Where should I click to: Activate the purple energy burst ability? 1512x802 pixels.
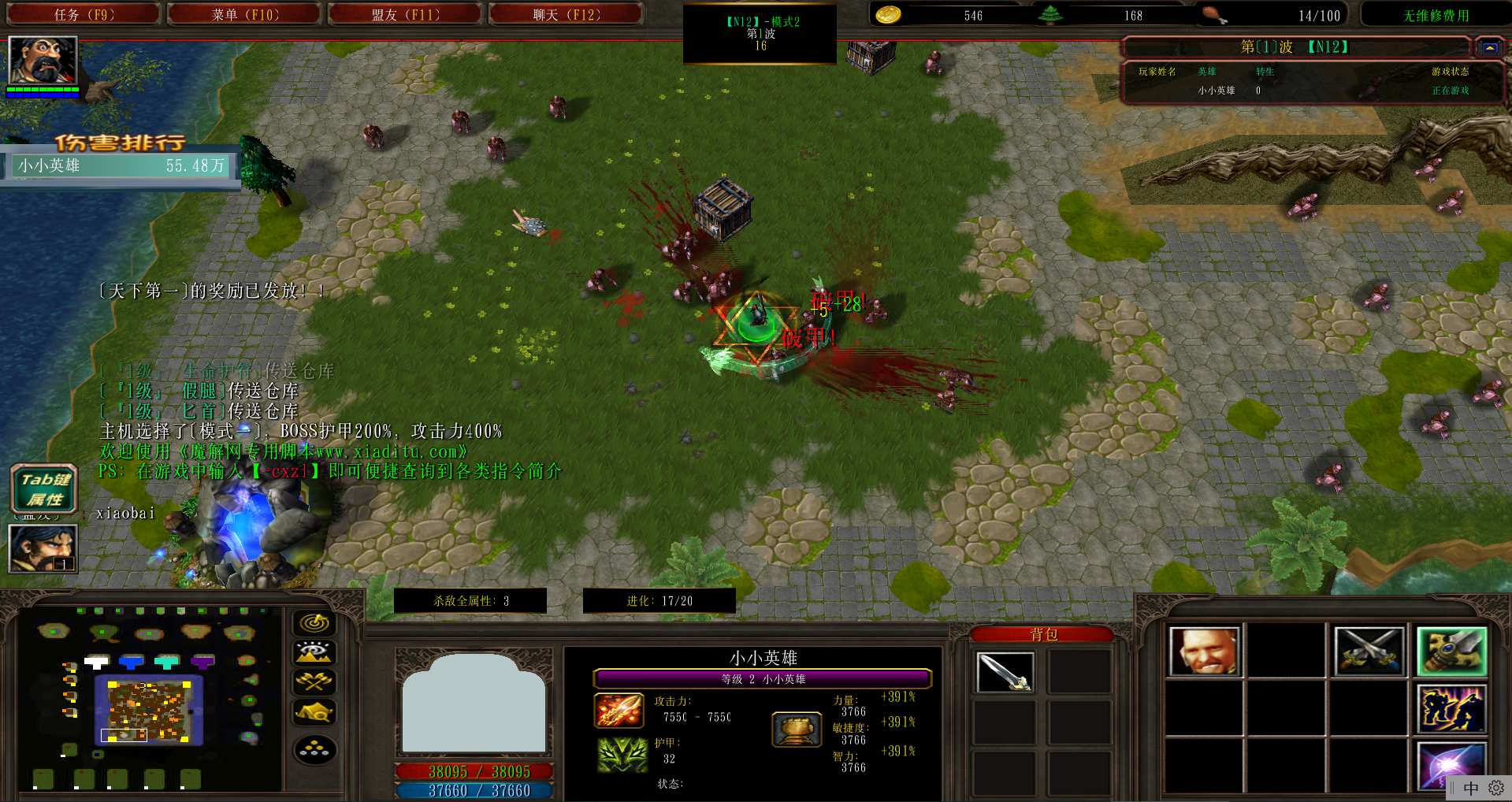coord(1451,766)
